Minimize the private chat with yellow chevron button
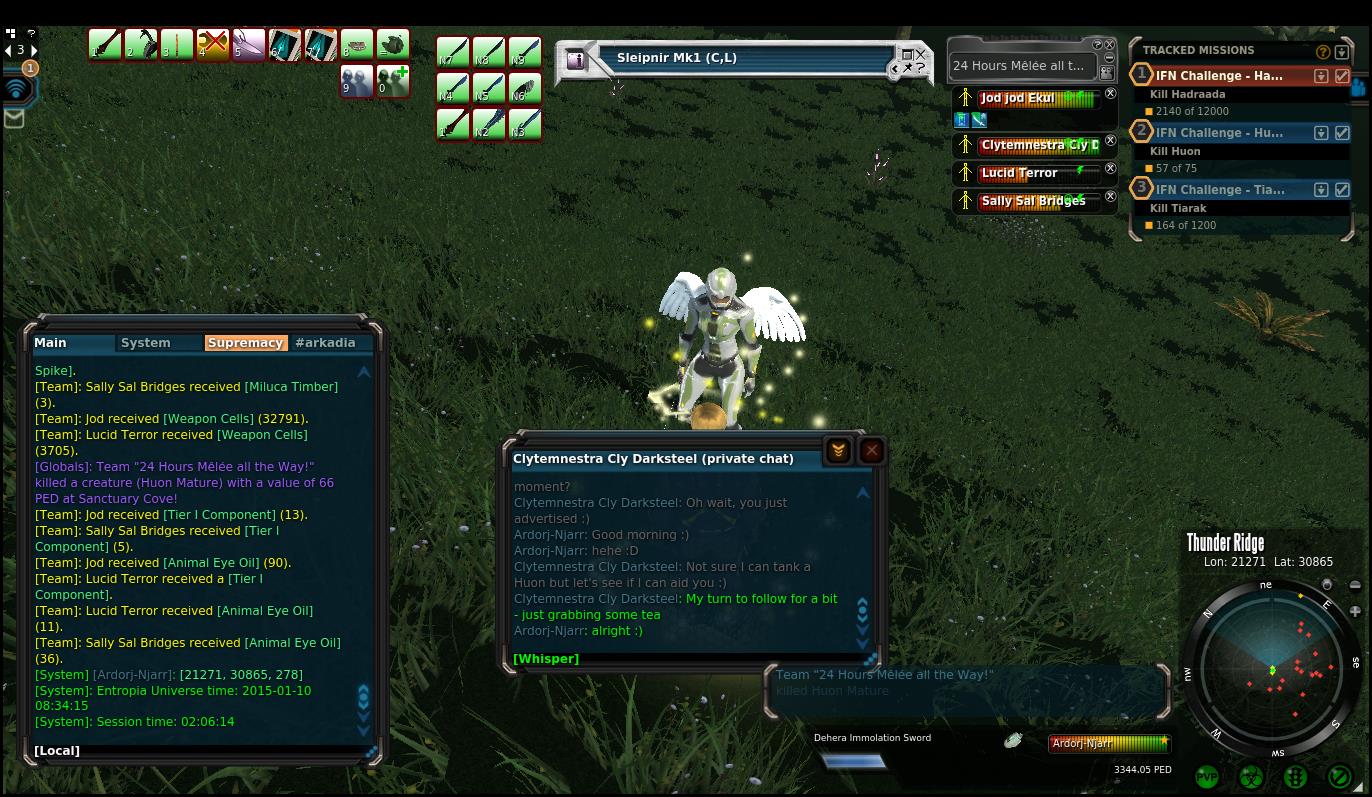The image size is (1372, 797). [838, 451]
